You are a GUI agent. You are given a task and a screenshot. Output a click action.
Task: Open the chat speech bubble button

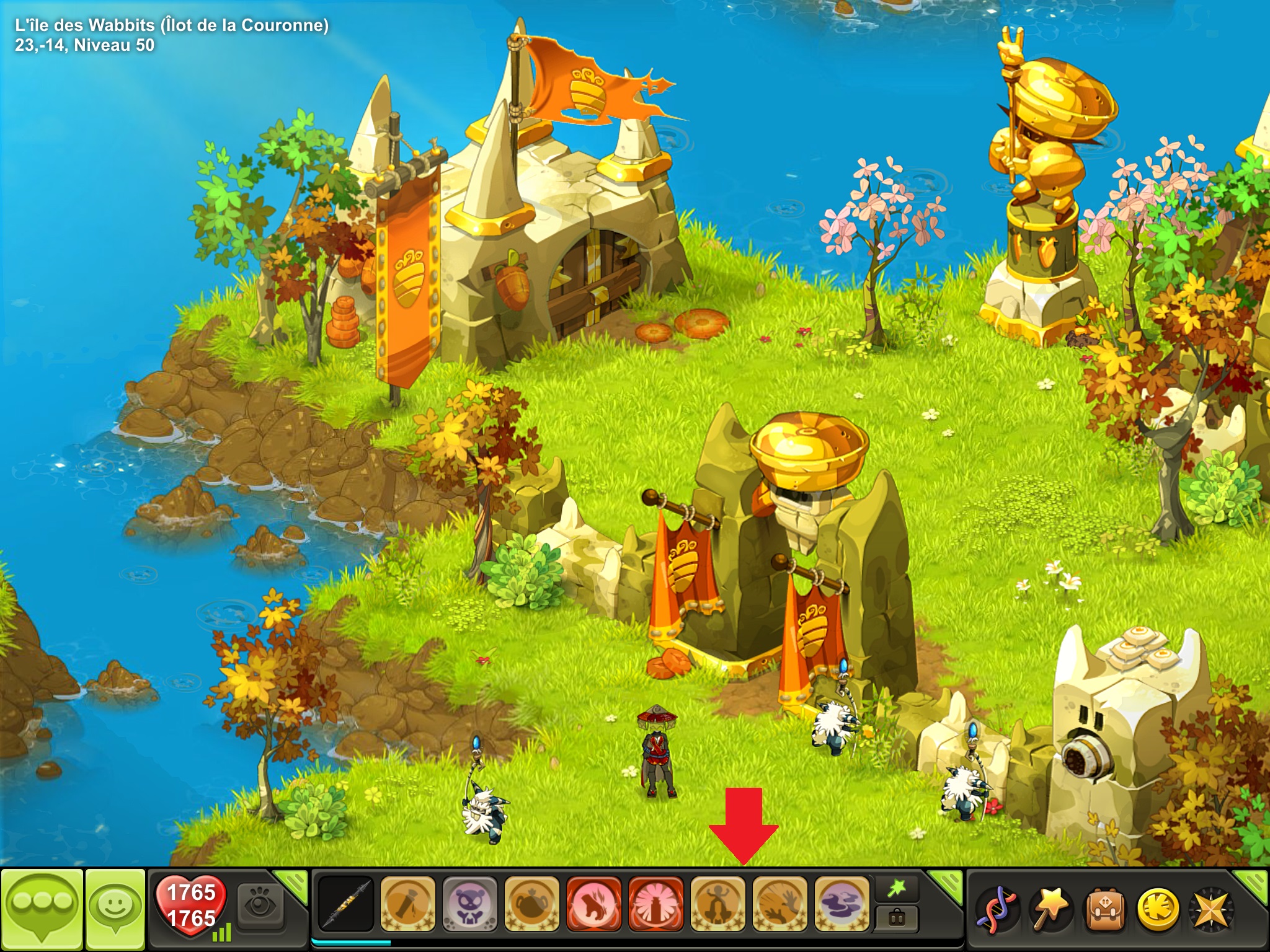point(42,909)
